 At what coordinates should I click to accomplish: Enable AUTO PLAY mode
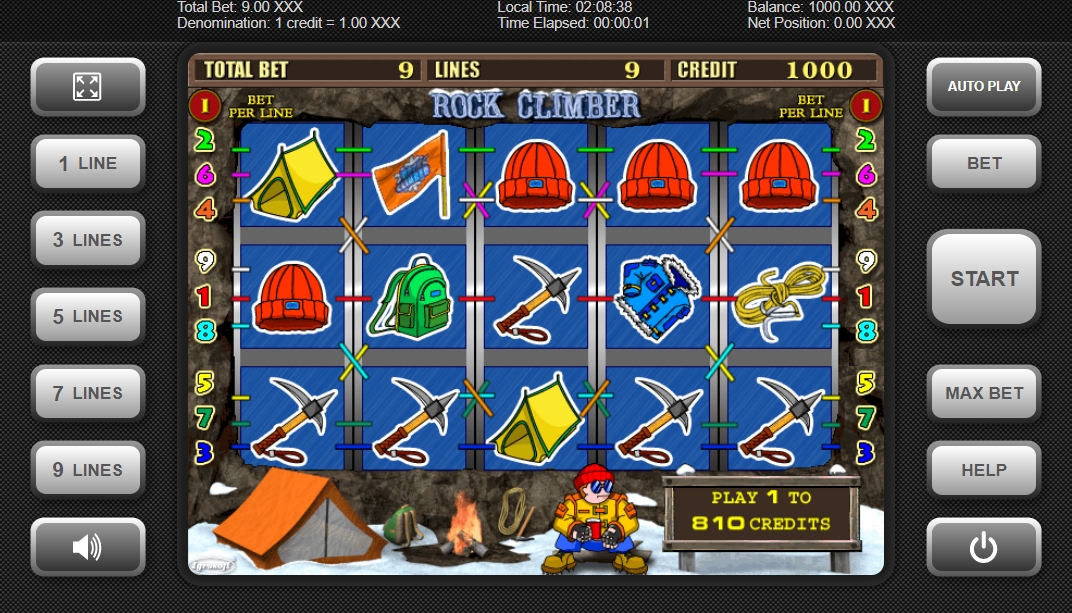tap(984, 86)
